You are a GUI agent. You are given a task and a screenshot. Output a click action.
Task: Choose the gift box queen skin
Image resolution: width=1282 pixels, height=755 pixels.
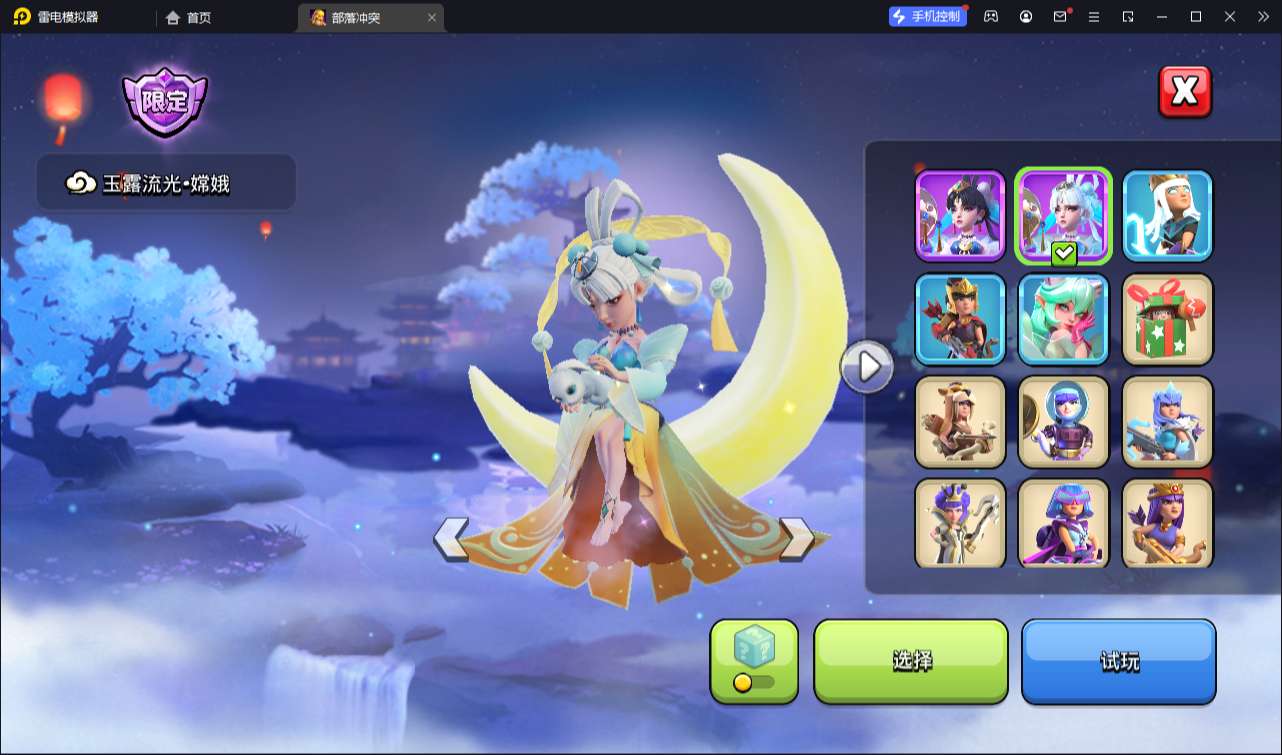1167,319
